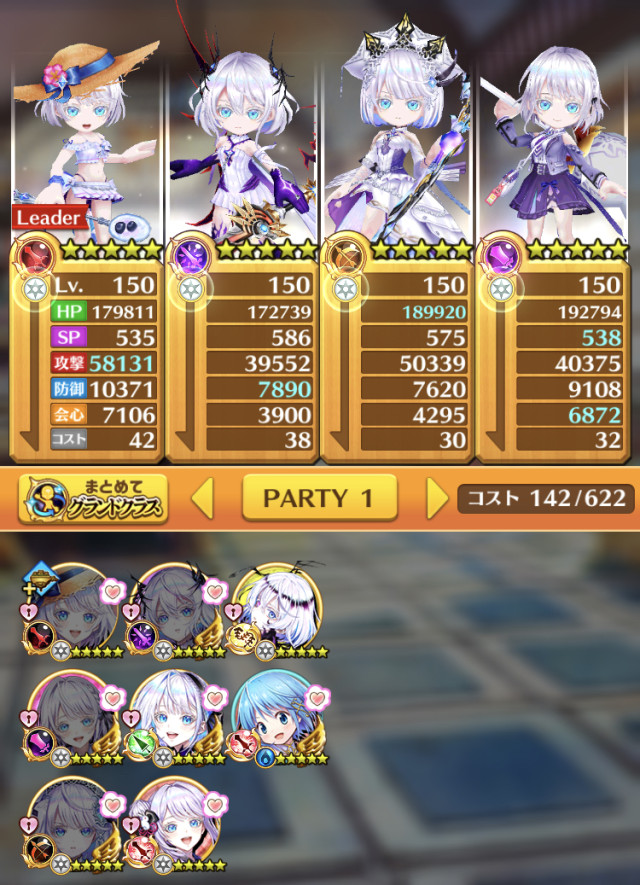Click the PARTY 1 label button
This screenshot has height=885, width=640.
[x=319, y=498]
